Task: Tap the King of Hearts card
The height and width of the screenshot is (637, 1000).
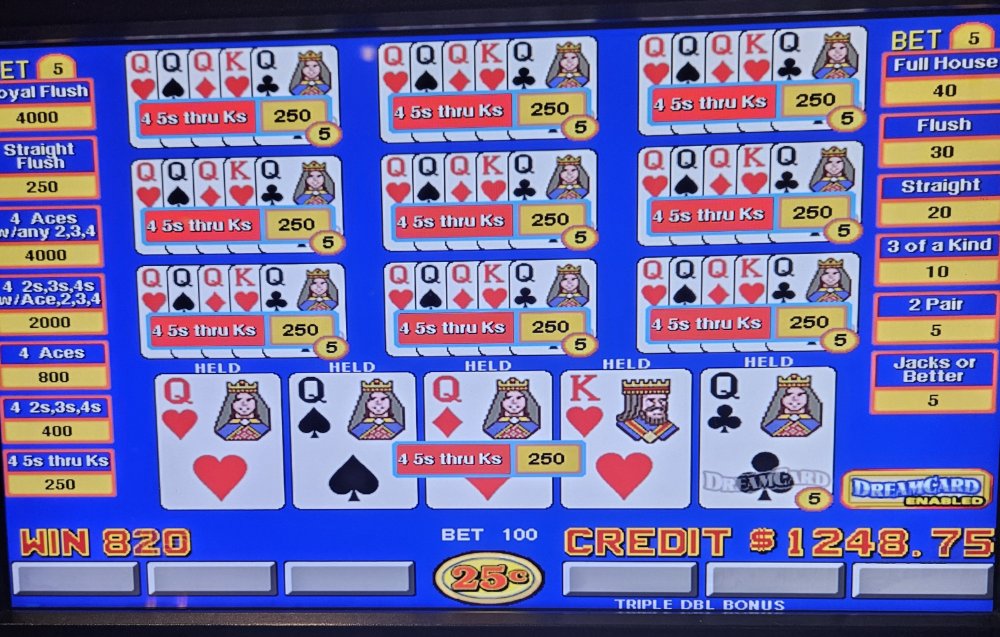Action: [x=625, y=440]
